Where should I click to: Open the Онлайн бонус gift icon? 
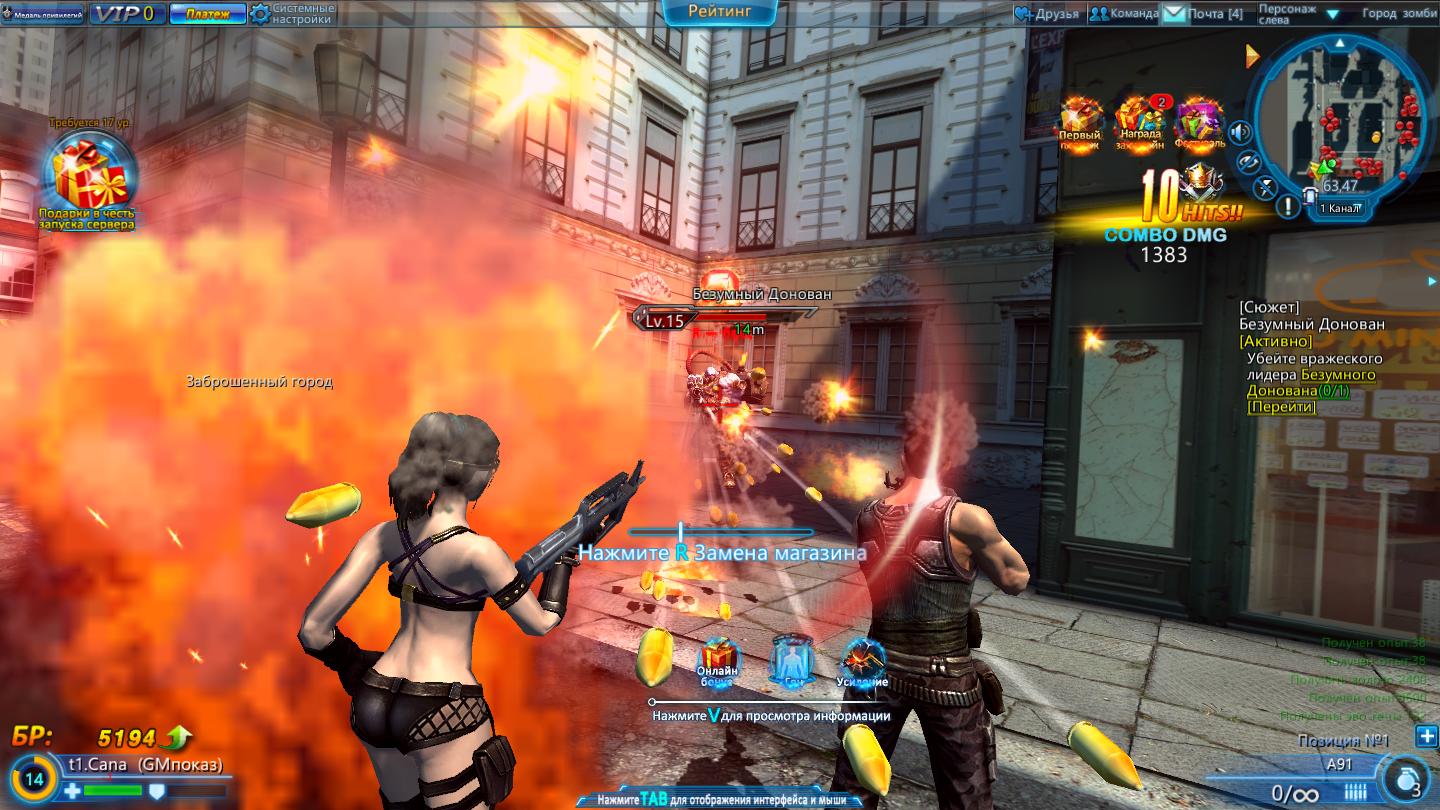pos(718,660)
